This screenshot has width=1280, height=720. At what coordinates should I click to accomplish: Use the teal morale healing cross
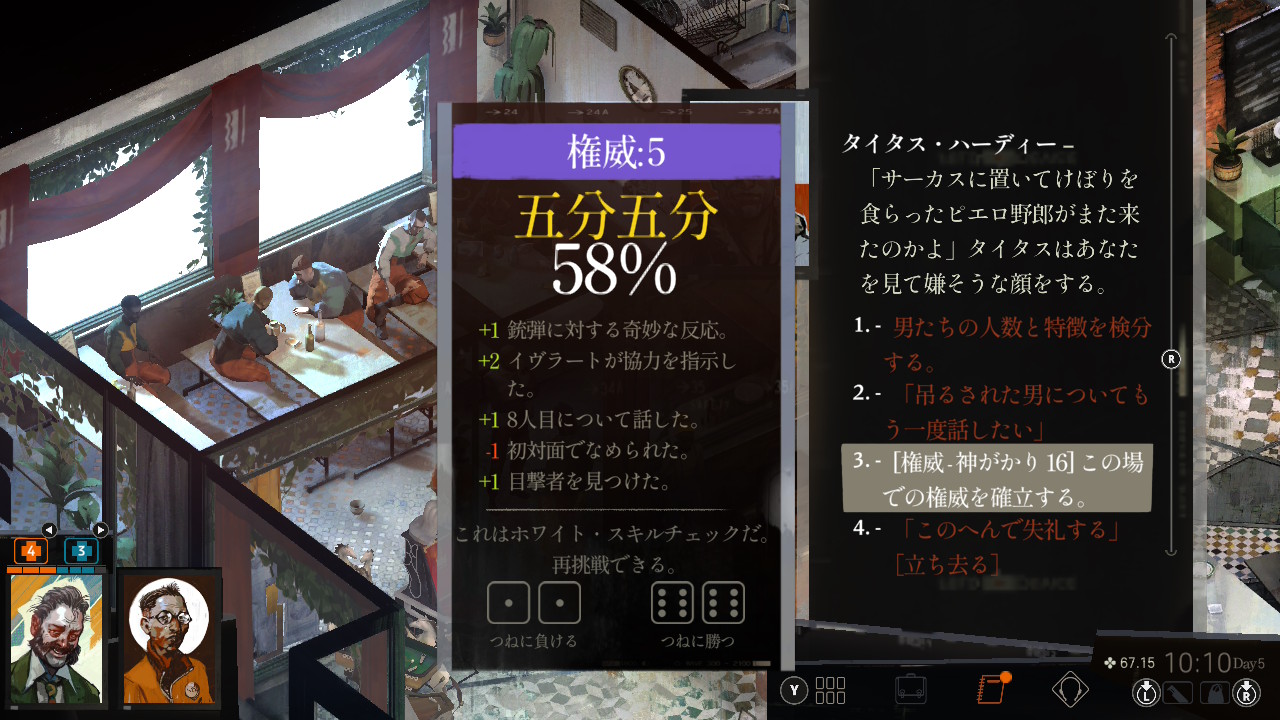click(x=82, y=550)
